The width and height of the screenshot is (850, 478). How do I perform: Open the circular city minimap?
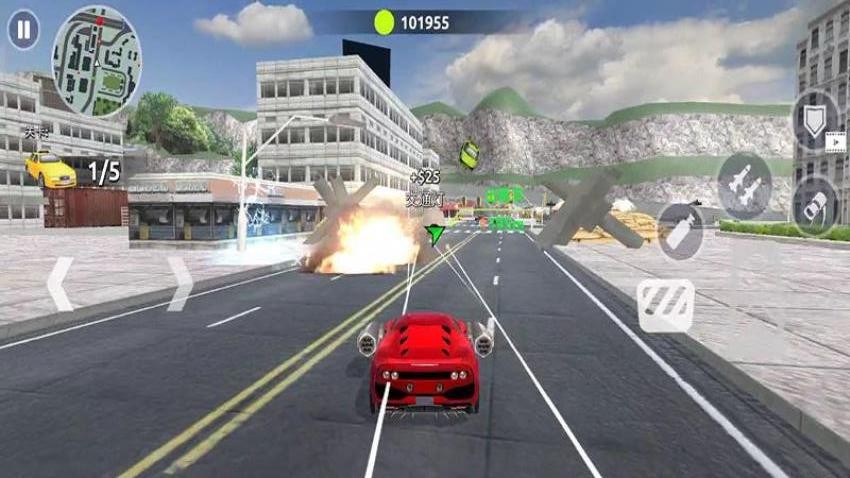tap(97, 61)
